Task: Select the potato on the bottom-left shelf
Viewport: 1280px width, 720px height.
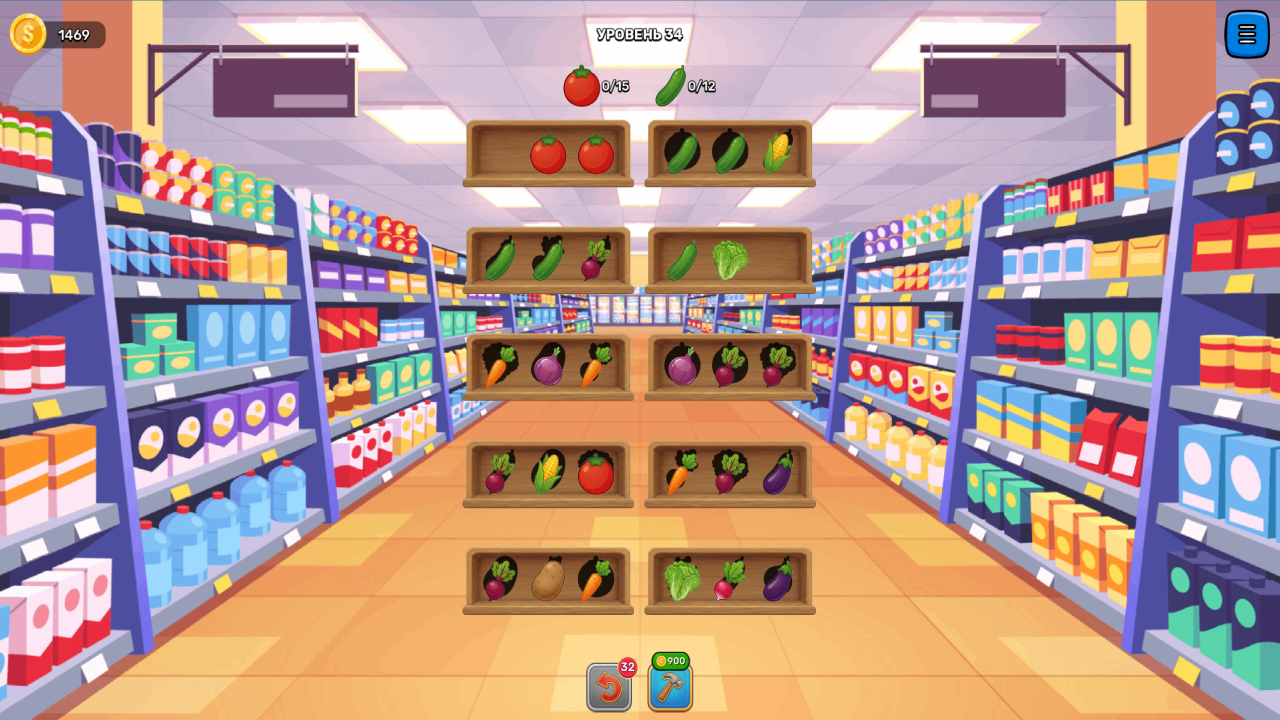Action: click(x=546, y=580)
